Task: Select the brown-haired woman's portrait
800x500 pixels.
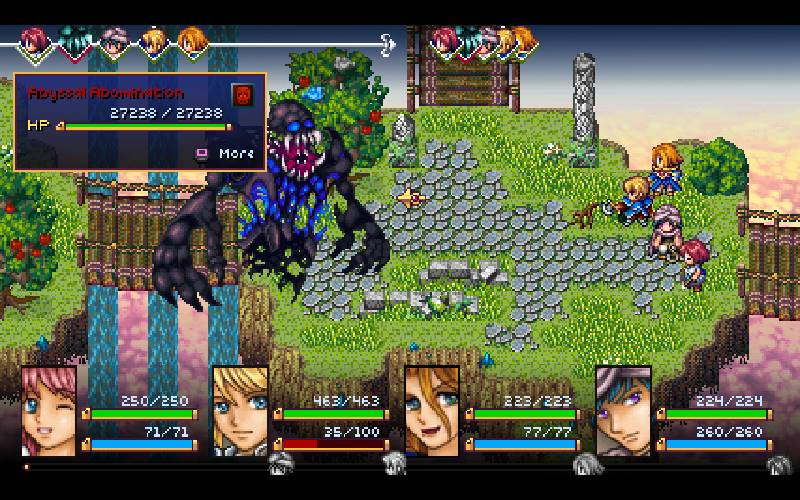Action: 431,410
